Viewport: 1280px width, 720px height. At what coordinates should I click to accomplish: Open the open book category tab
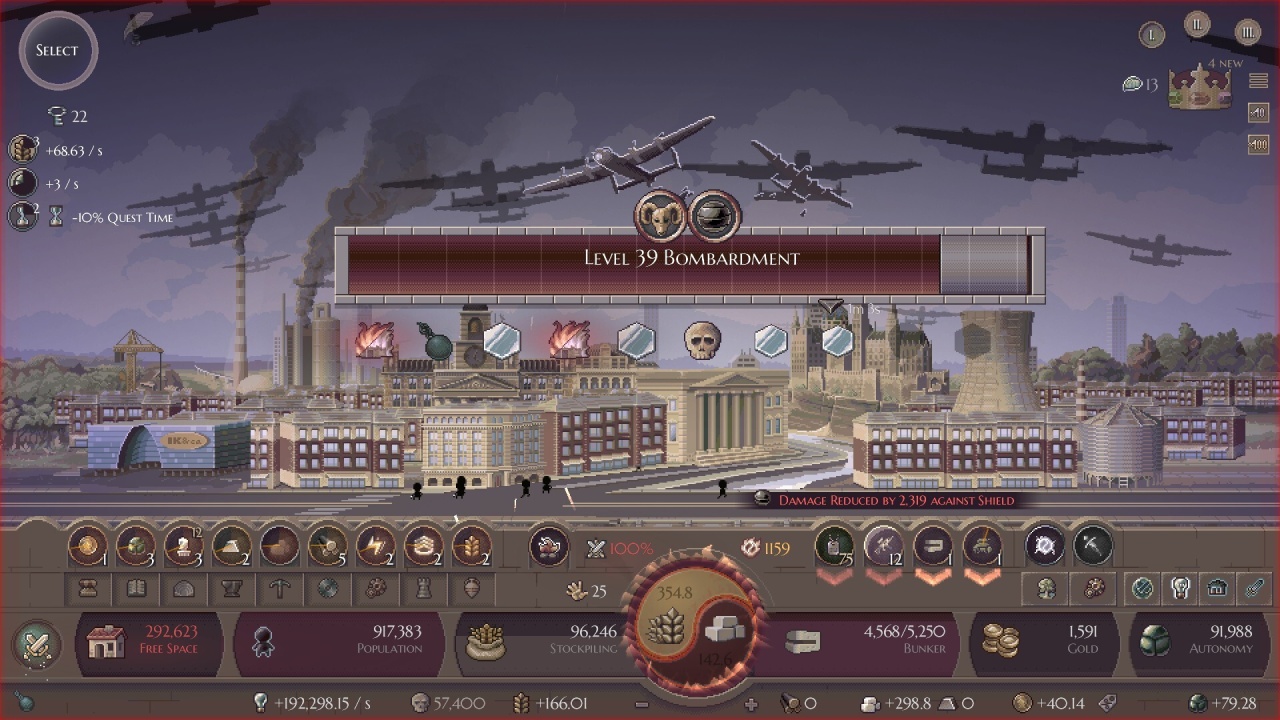(135, 589)
